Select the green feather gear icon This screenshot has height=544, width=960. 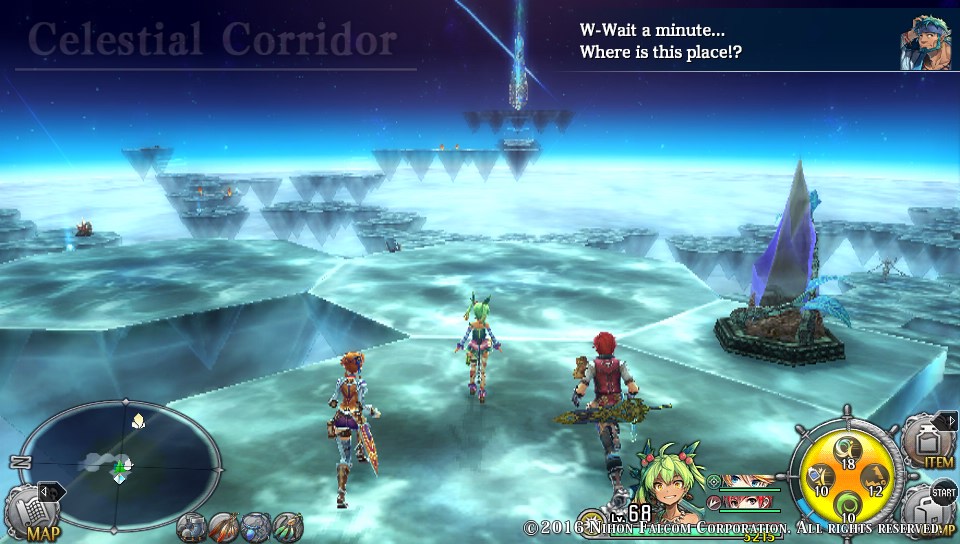coord(287,526)
